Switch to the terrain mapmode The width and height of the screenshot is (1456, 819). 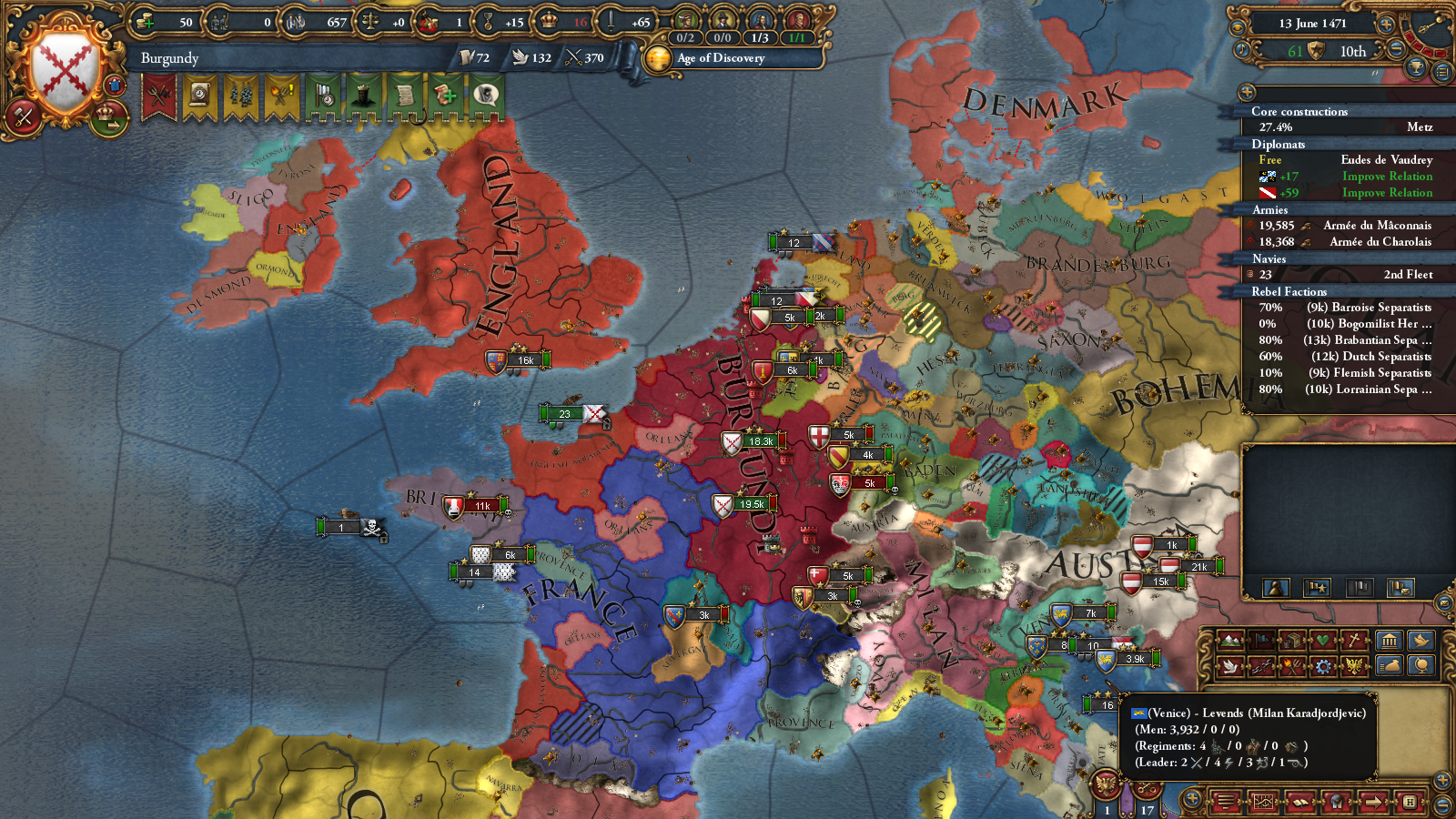1228,640
